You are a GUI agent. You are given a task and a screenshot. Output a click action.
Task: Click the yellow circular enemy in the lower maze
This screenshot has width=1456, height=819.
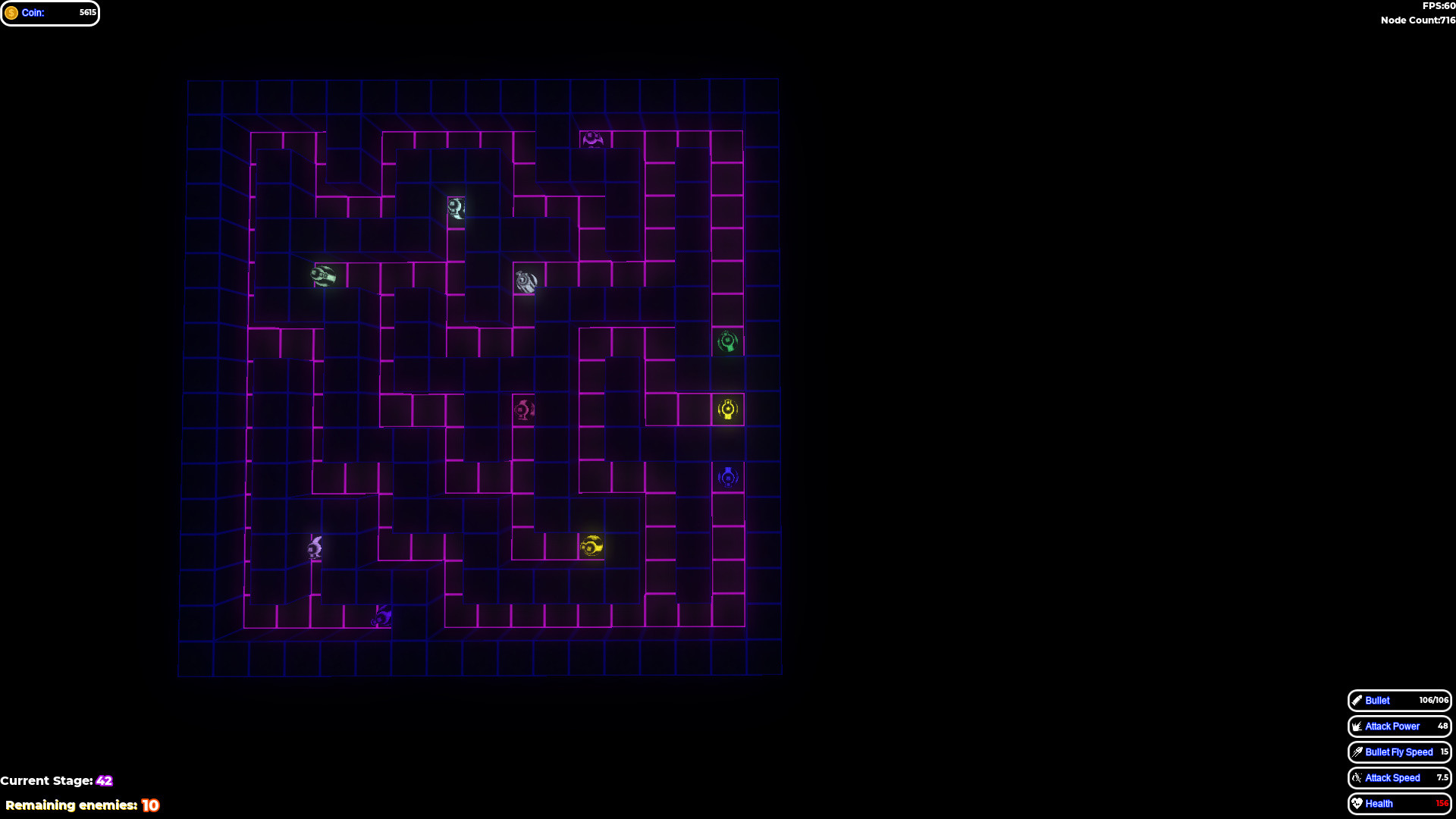tap(591, 545)
